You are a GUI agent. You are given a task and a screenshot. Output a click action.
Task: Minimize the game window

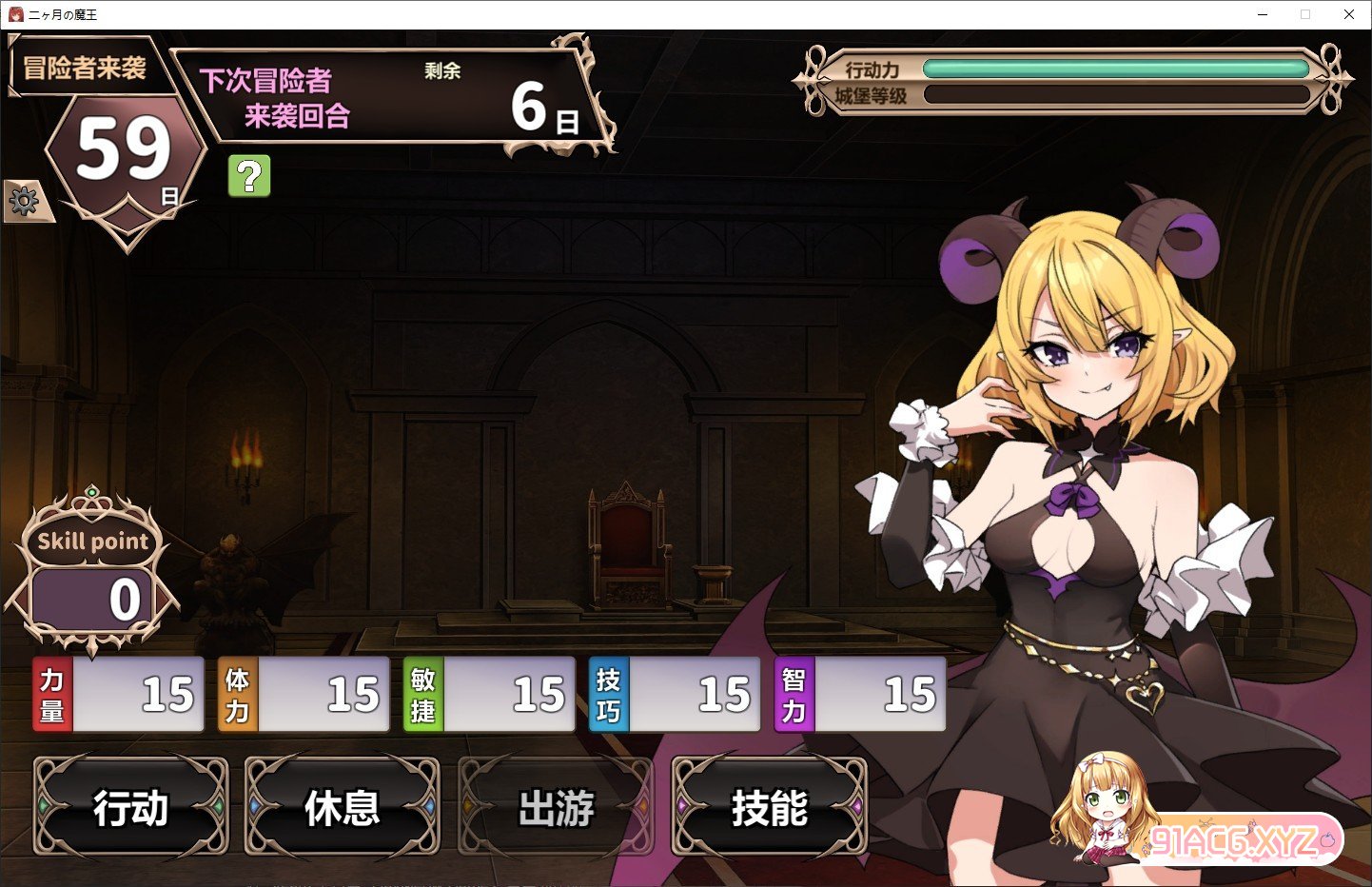point(1263,14)
